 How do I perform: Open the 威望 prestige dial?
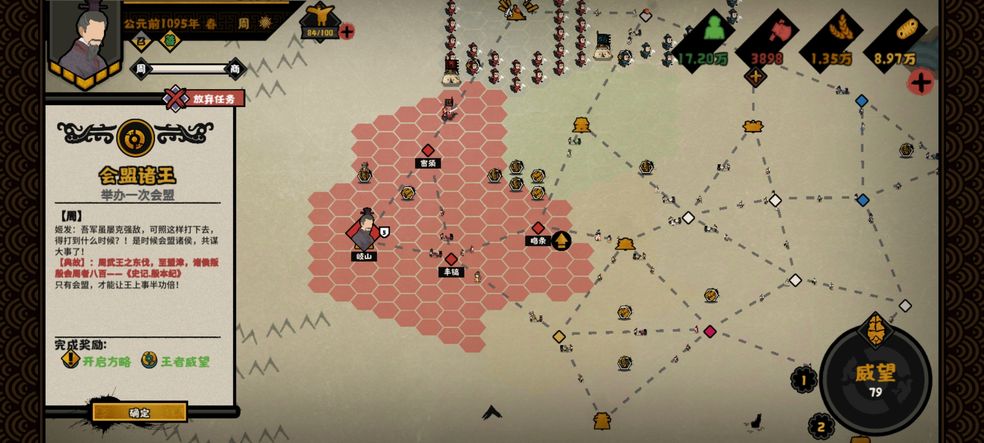click(x=875, y=379)
